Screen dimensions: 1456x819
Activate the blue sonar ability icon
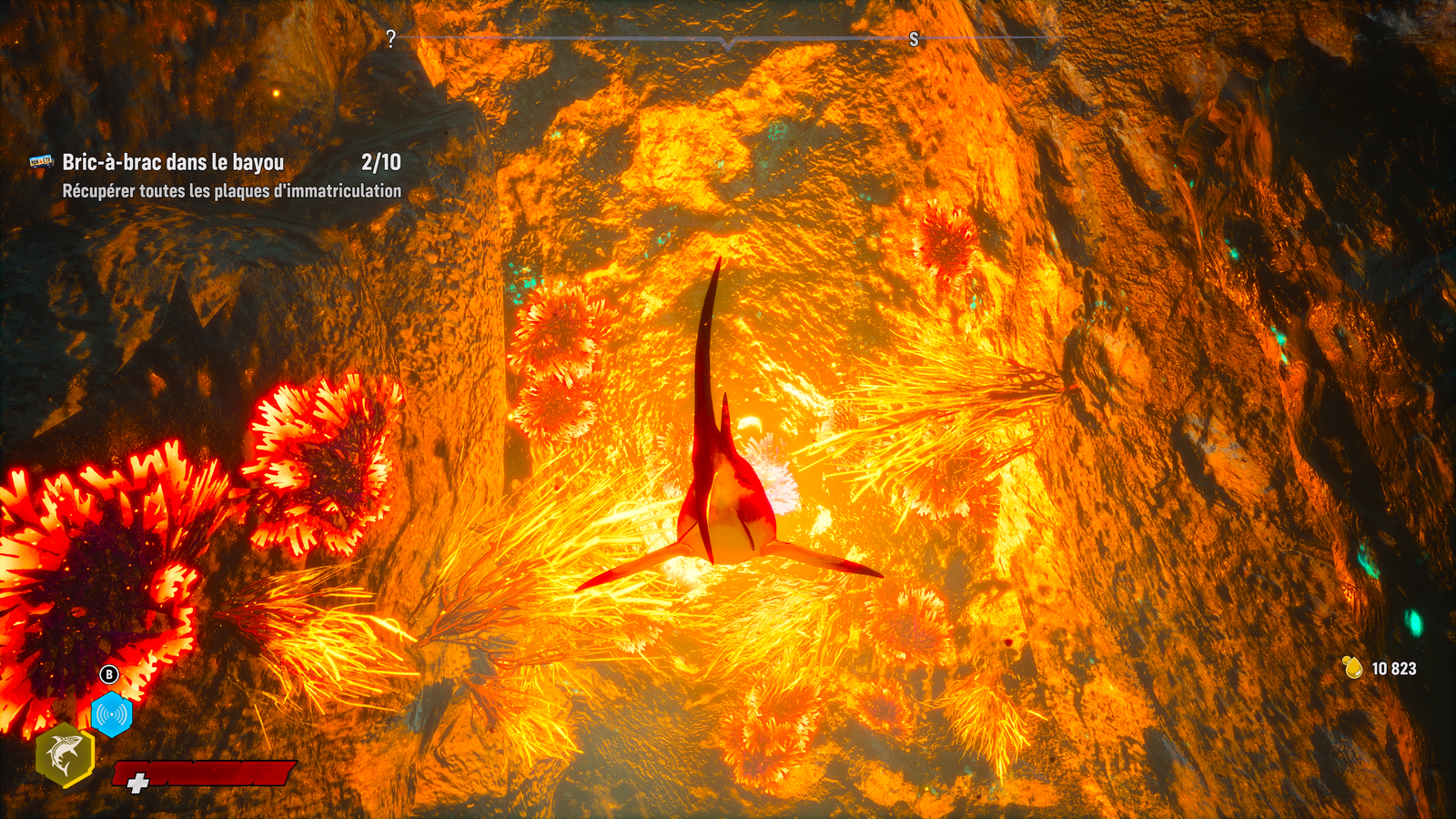tap(112, 714)
